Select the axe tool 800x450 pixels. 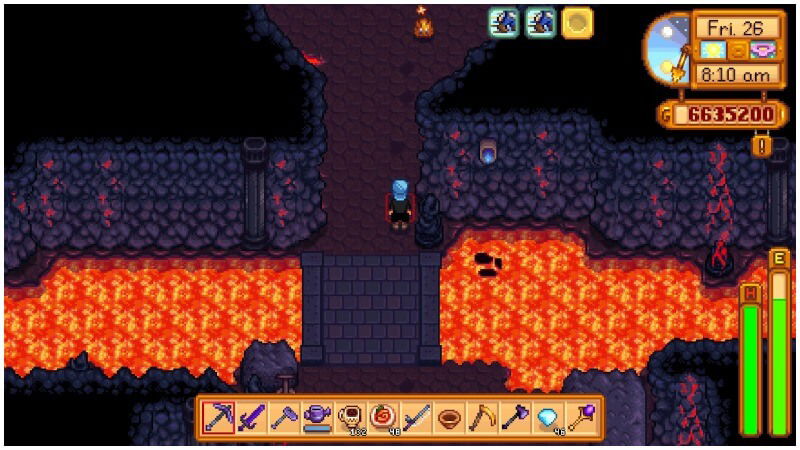pos(515,416)
